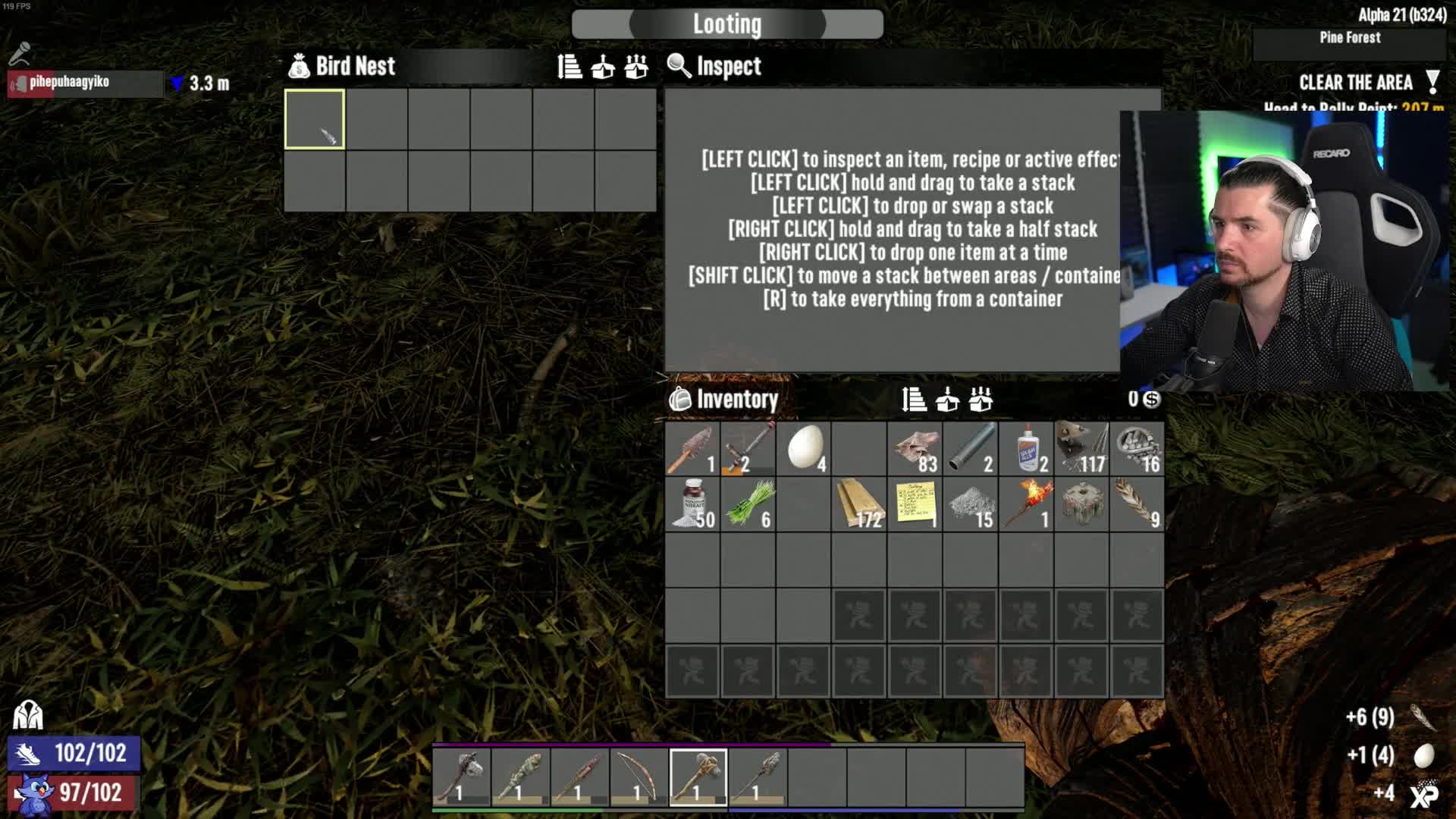Equip the primitive bow from hotbar
Image resolution: width=1456 pixels, height=819 pixels.
[639, 777]
